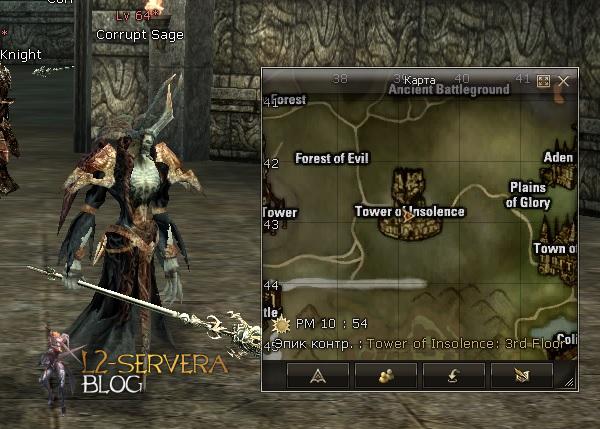Click the arrowhead my-location map button
The image size is (600, 429).
tap(317, 375)
